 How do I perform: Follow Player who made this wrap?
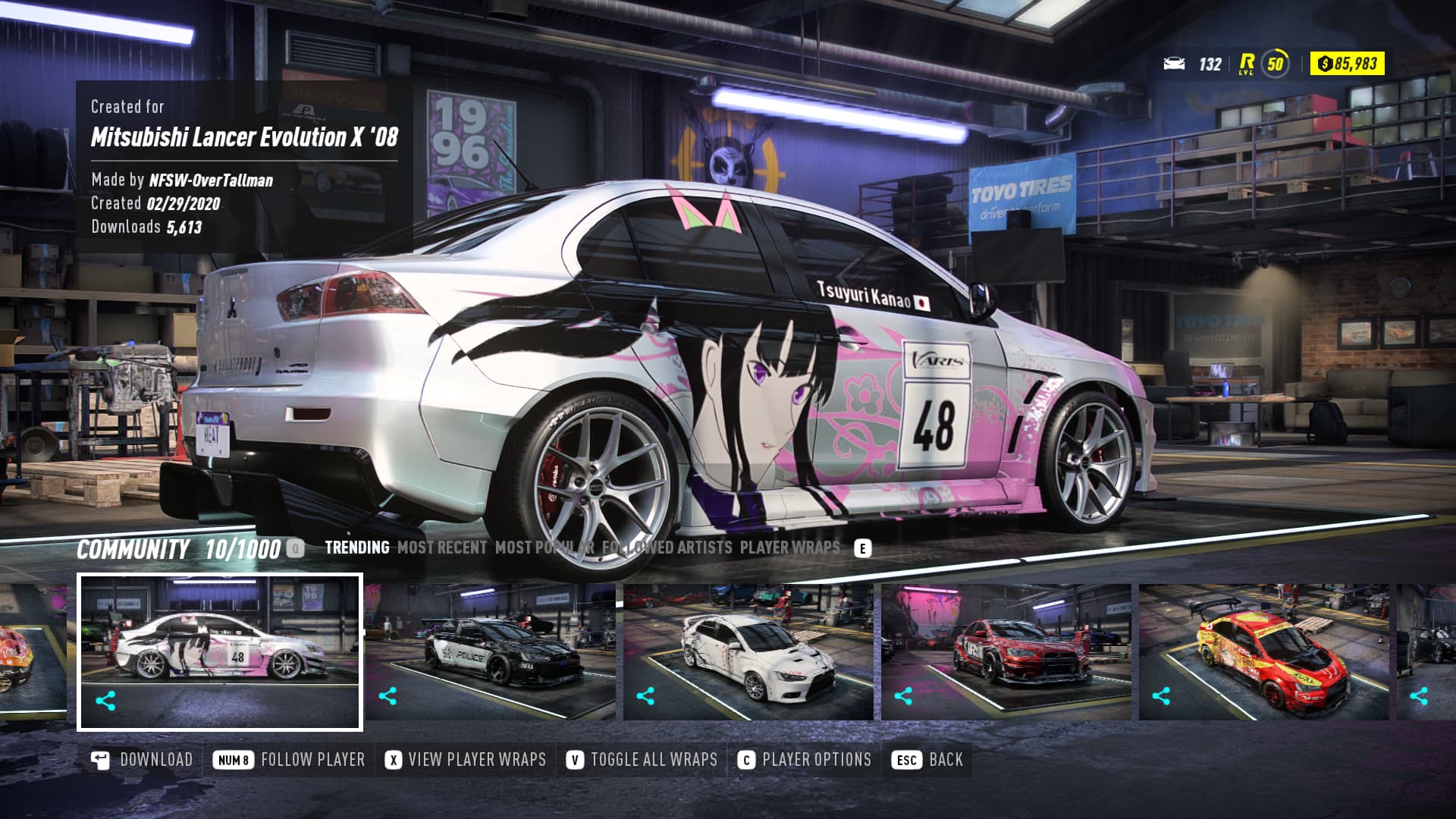(x=289, y=760)
